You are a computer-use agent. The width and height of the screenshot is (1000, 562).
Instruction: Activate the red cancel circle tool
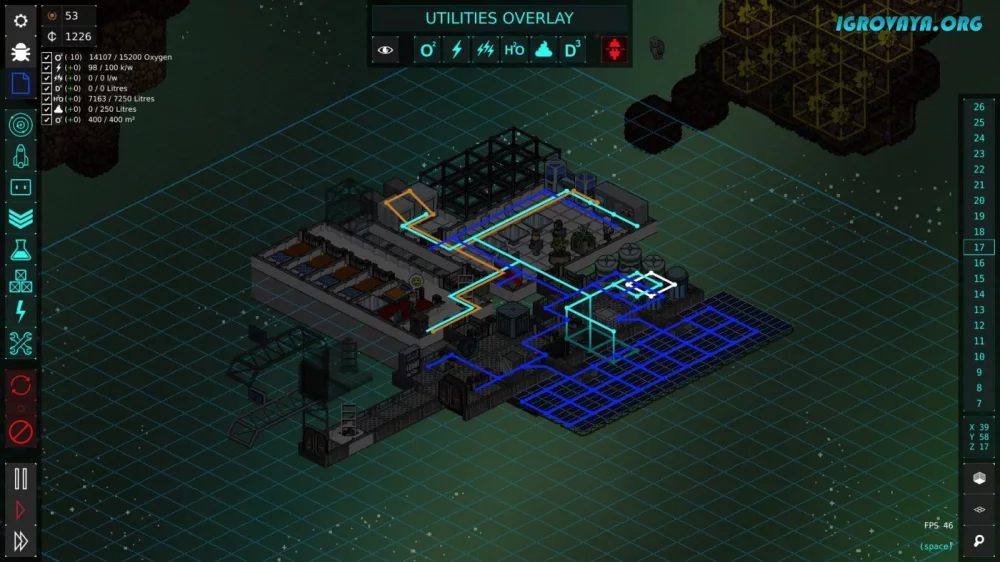pyautogui.click(x=20, y=431)
